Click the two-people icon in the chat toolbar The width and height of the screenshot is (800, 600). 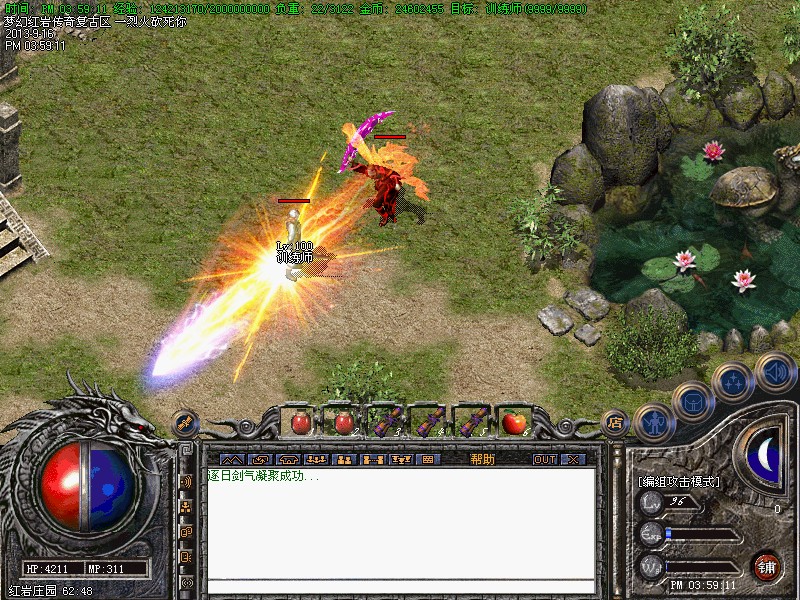coord(344,459)
